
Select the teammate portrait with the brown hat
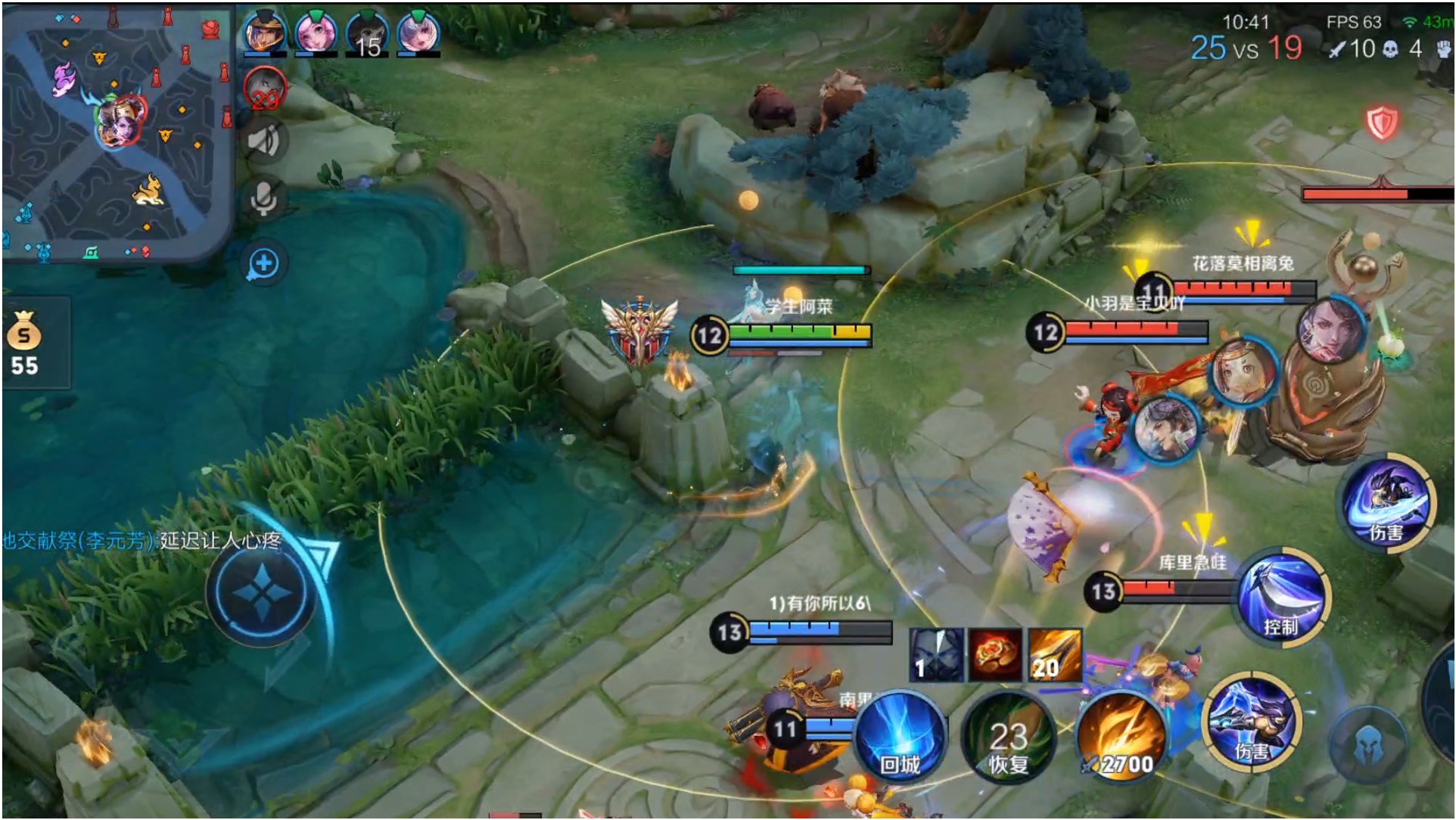(x=264, y=33)
